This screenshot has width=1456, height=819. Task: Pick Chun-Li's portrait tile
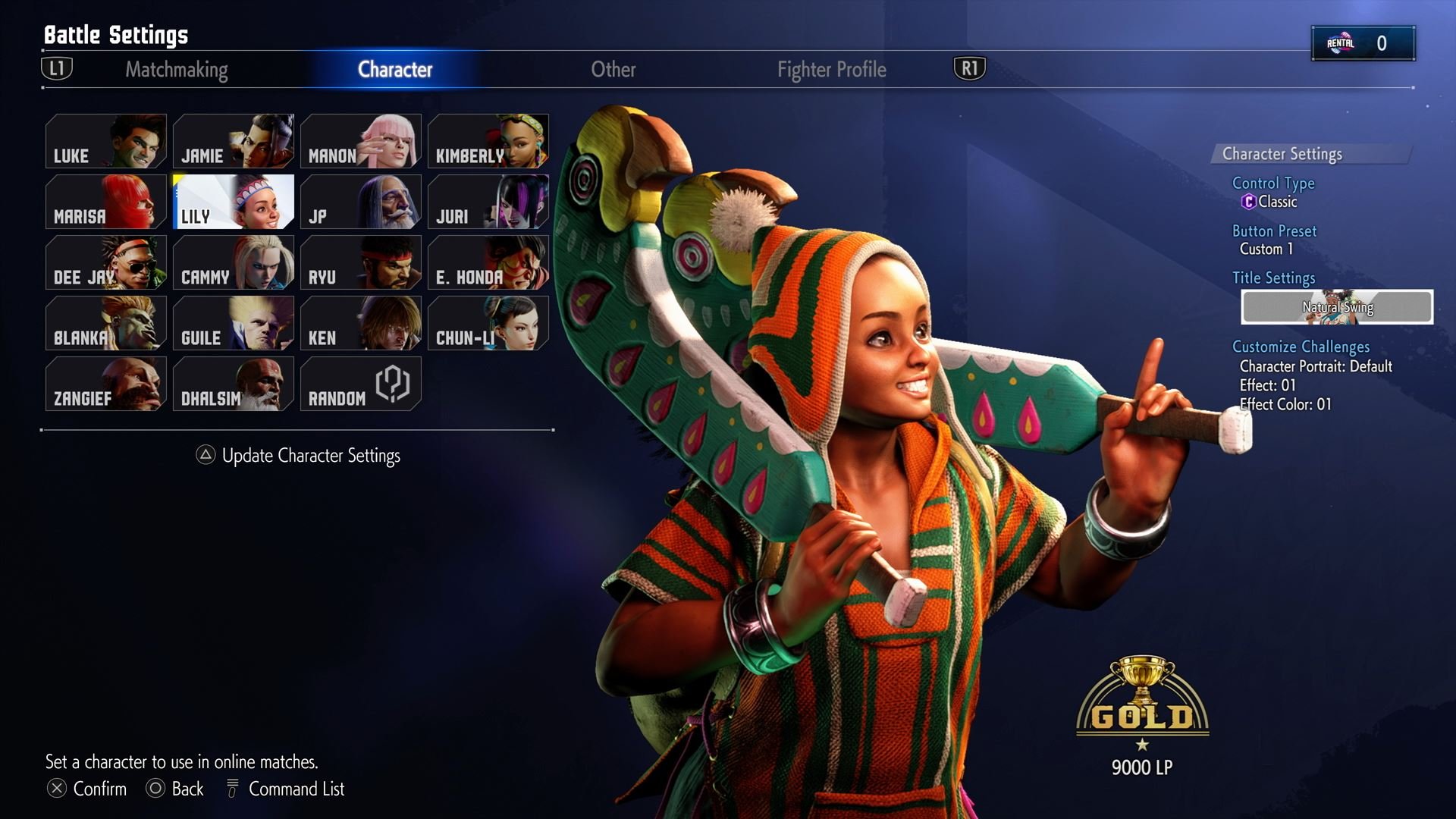coord(488,323)
